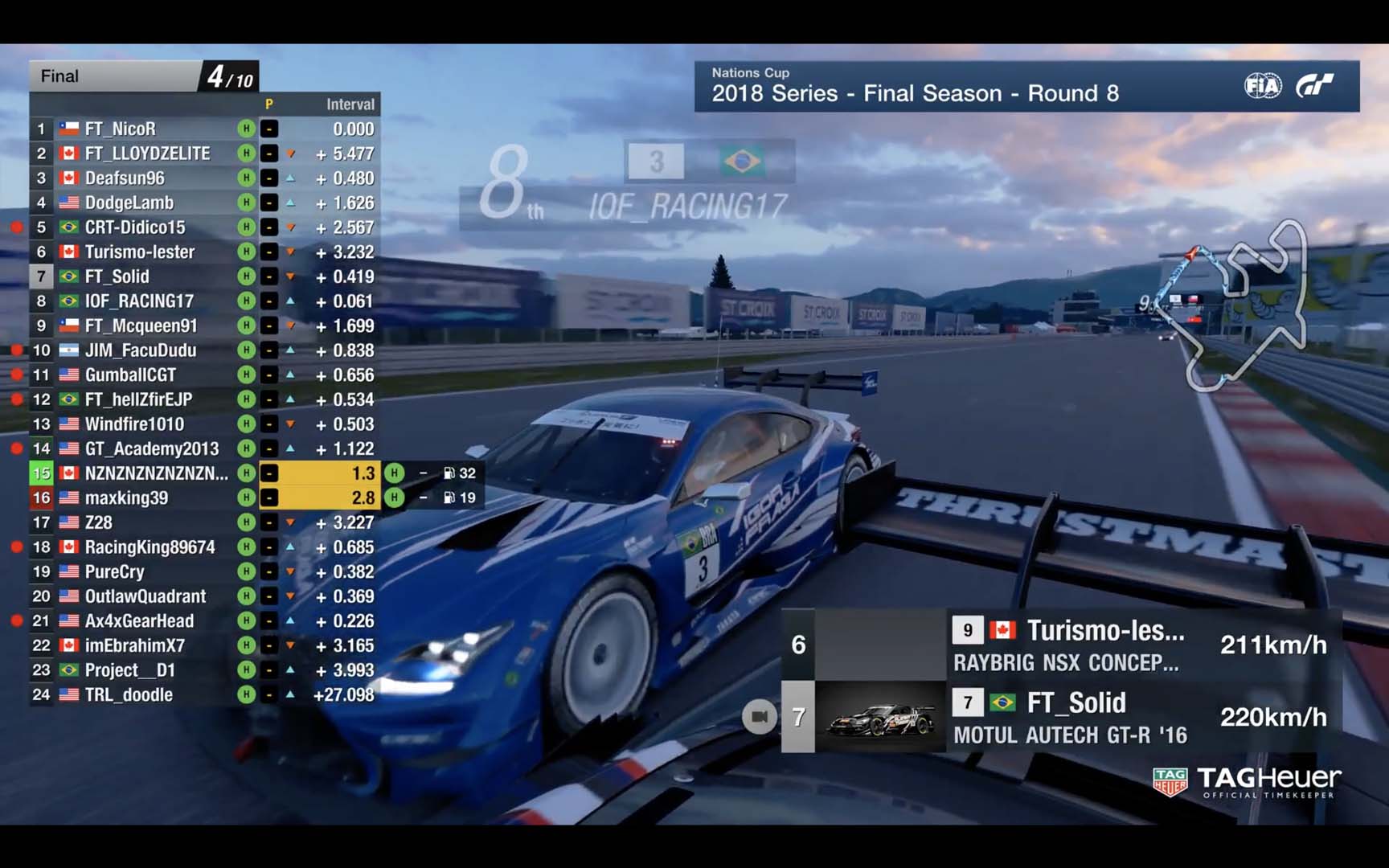The height and width of the screenshot is (868, 1389).
Task: Select Deafsun96's row in standings
Action: (x=125, y=178)
